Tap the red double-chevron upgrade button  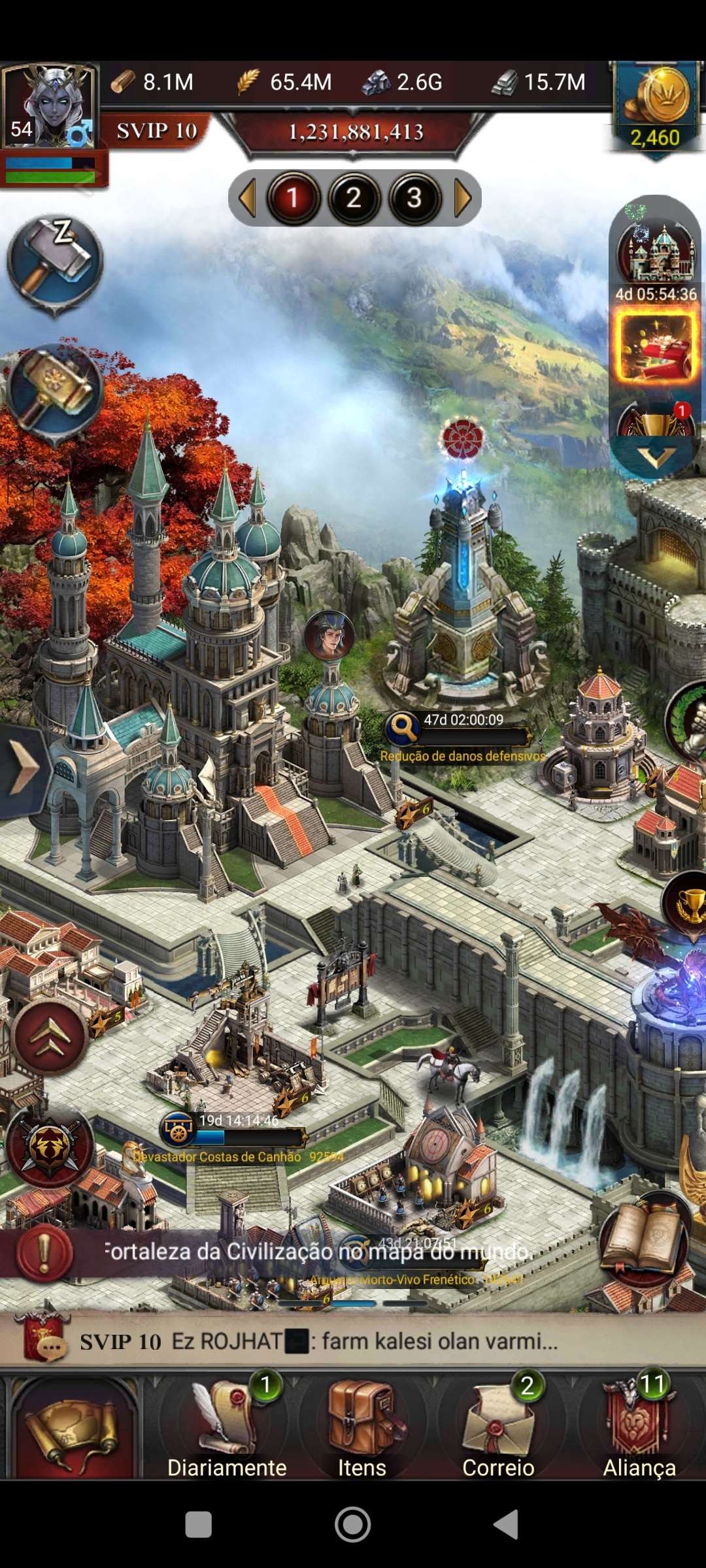click(50, 1037)
